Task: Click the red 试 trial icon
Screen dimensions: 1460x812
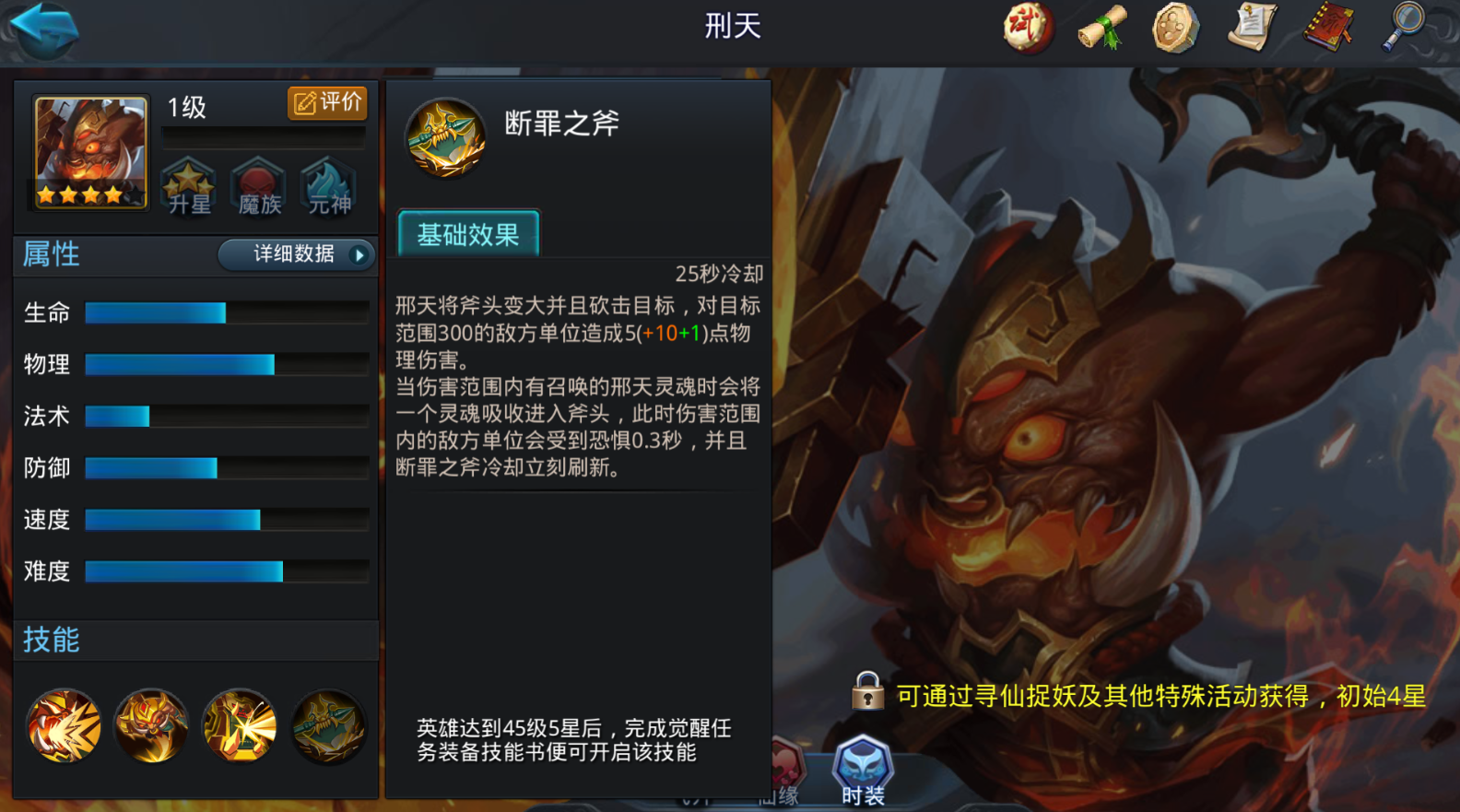Action: point(1026,28)
